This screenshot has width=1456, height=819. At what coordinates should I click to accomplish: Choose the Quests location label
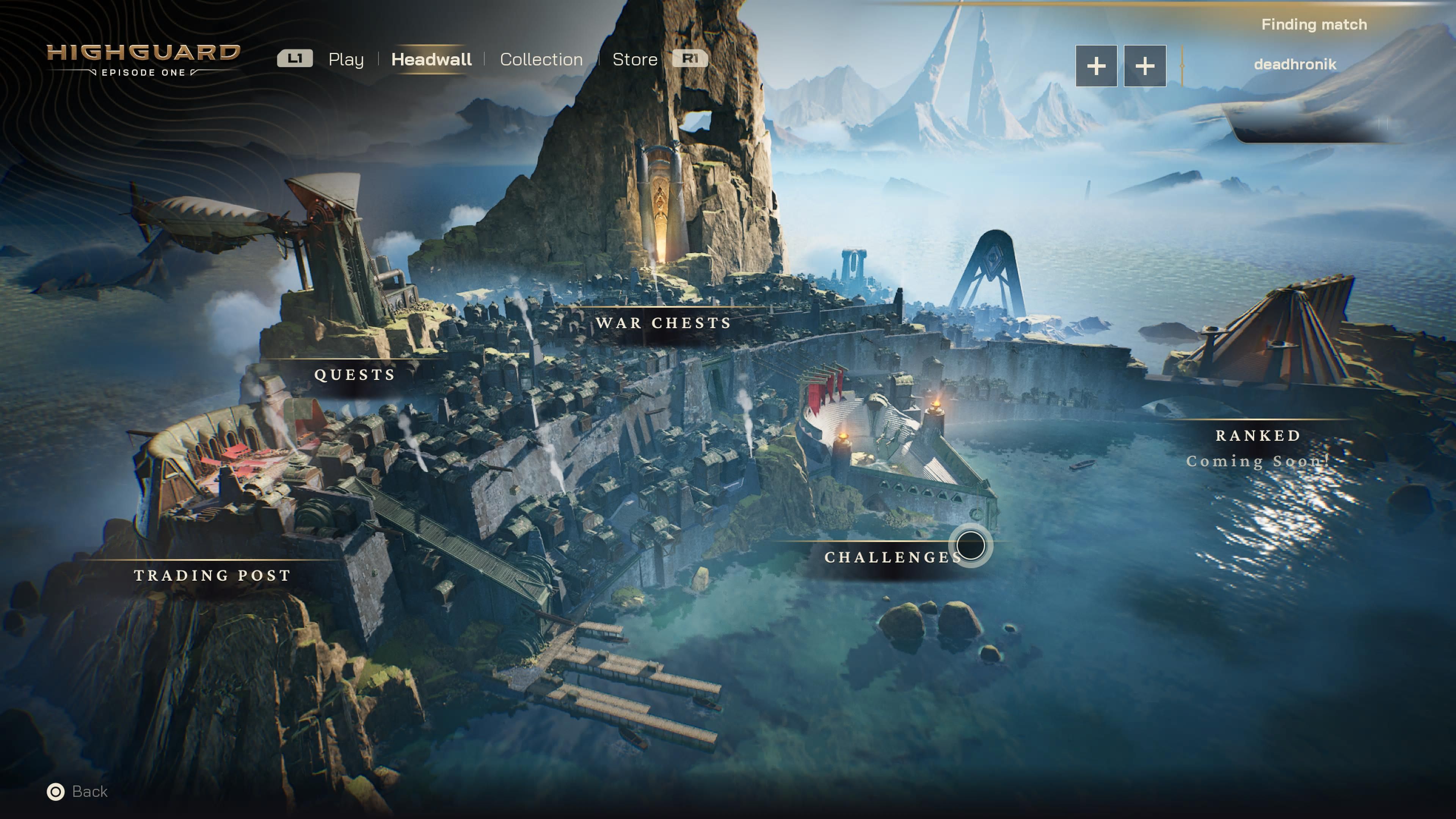pyautogui.click(x=355, y=375)
